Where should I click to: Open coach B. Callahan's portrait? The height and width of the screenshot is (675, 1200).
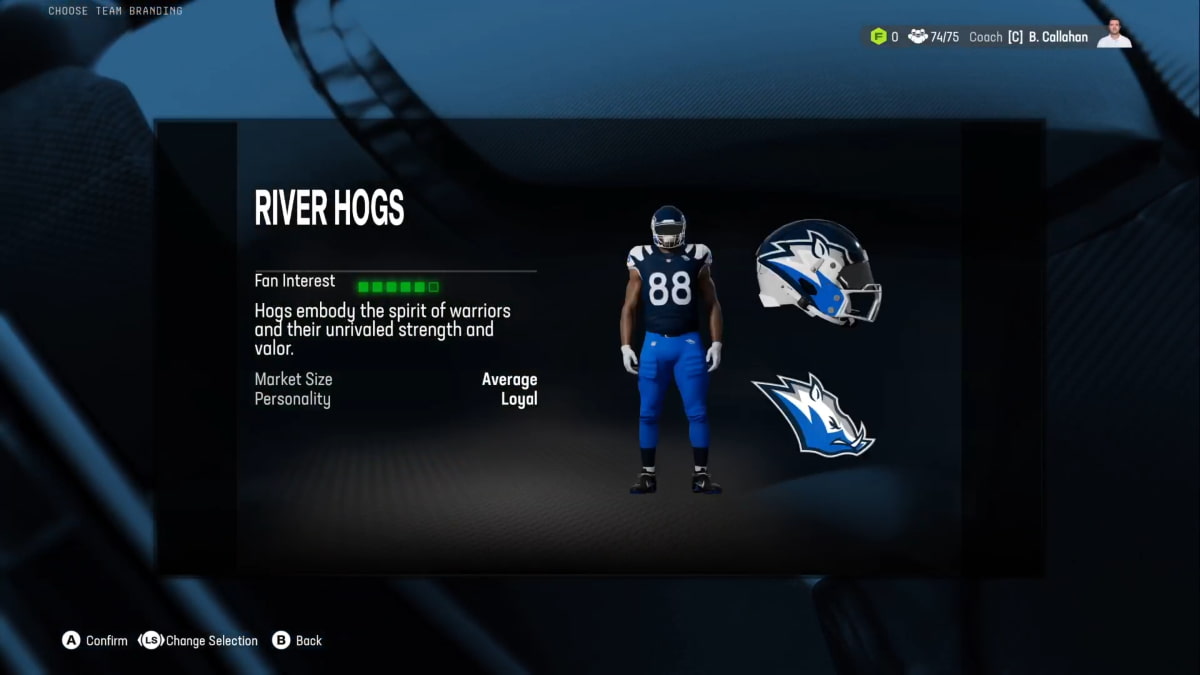coord(1114,35)
